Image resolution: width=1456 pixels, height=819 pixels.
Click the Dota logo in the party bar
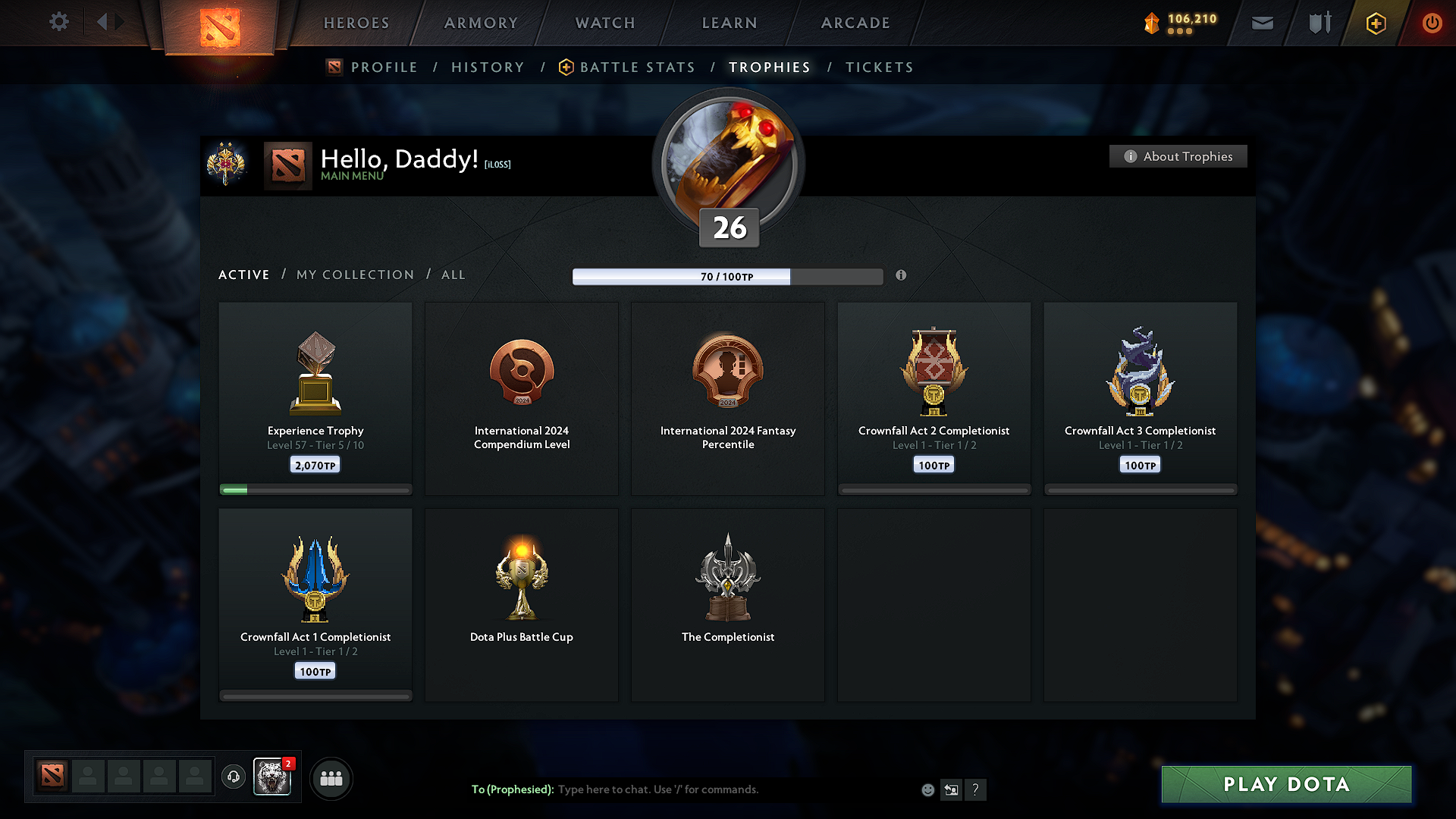point(52,776)
